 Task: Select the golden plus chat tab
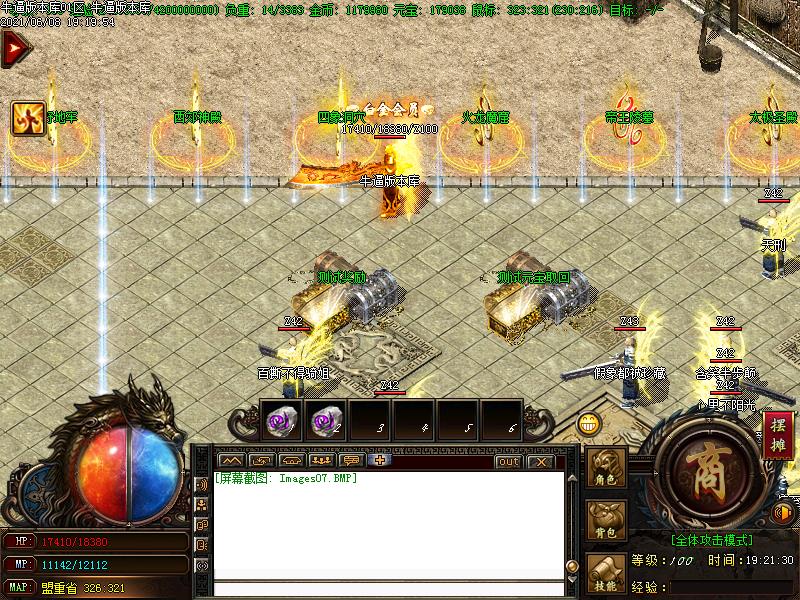point(380,461)
